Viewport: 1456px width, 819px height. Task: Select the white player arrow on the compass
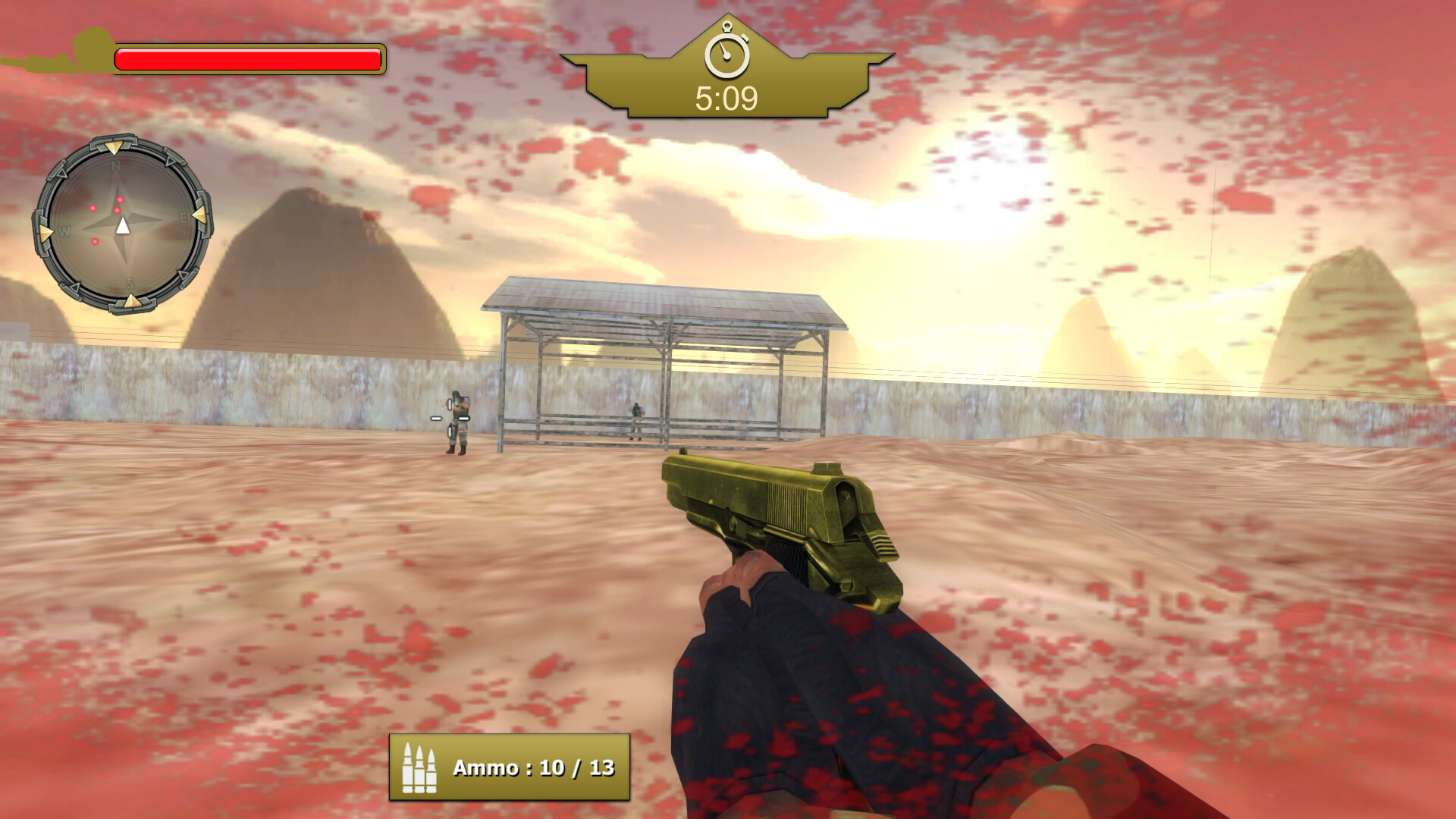click(123, 225)
